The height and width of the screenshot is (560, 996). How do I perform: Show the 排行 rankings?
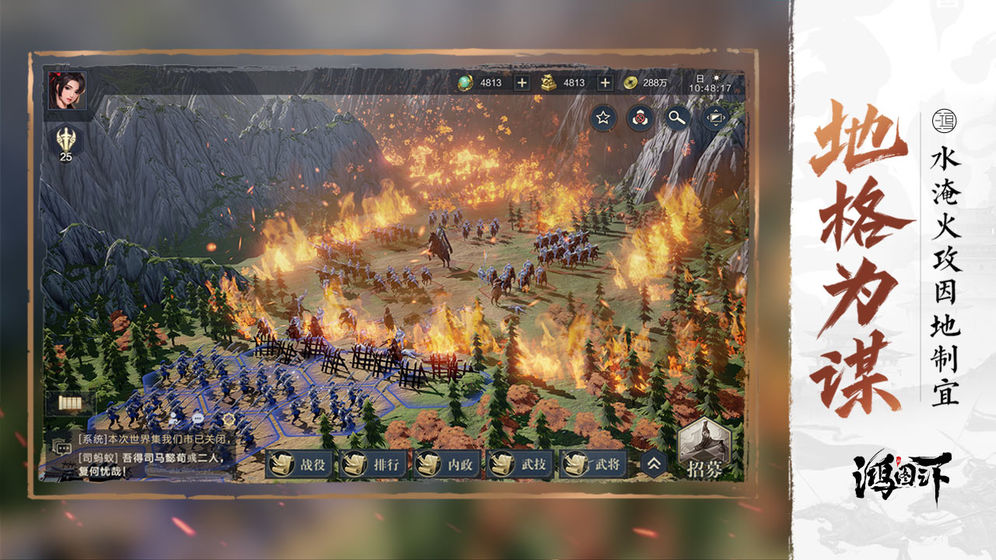coord(372,463)
